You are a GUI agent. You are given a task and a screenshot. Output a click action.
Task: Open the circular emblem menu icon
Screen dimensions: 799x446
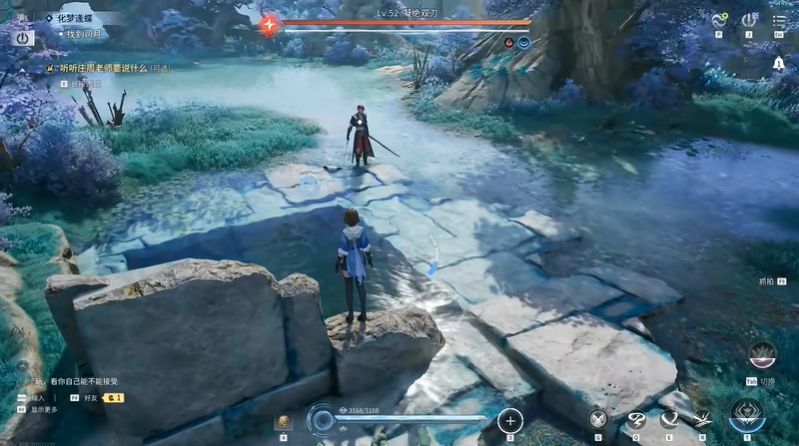click(748, 20)
